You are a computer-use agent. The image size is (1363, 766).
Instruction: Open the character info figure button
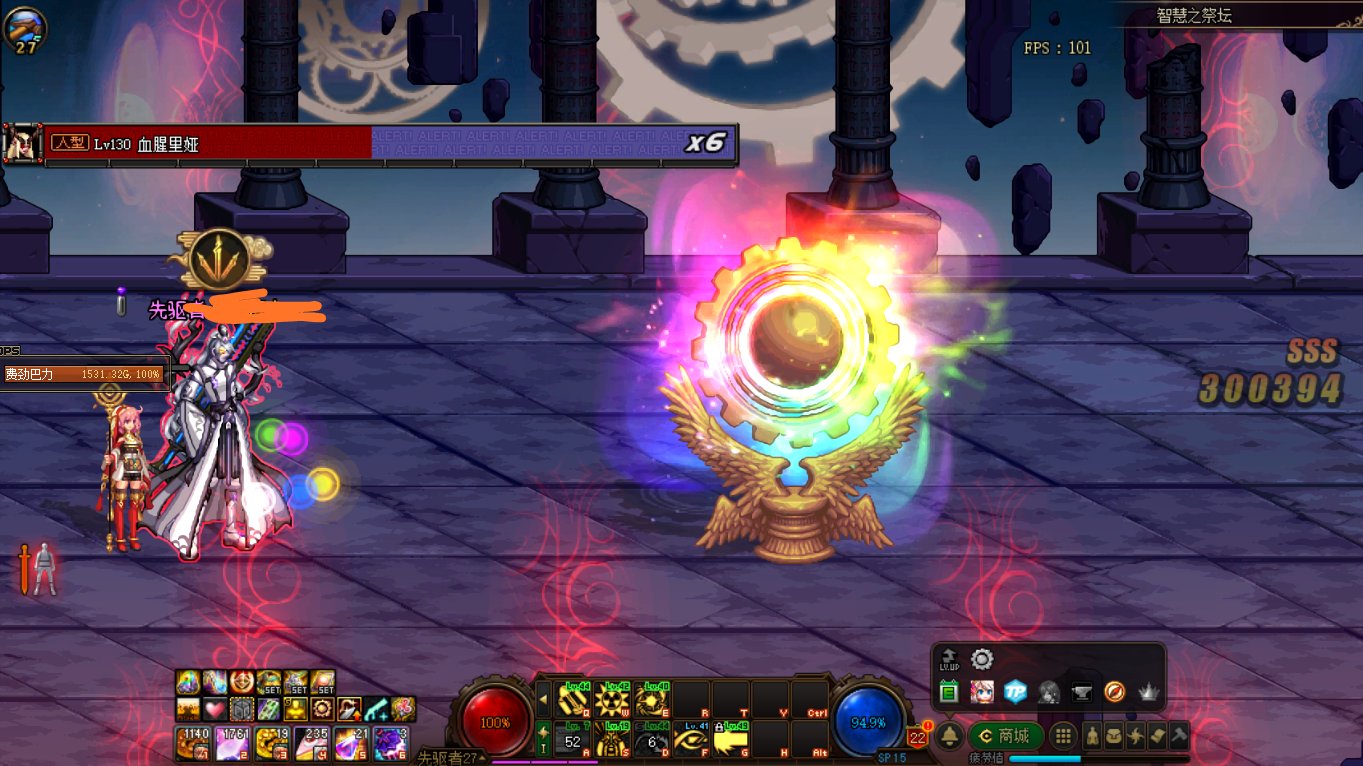click(1093, 737)
